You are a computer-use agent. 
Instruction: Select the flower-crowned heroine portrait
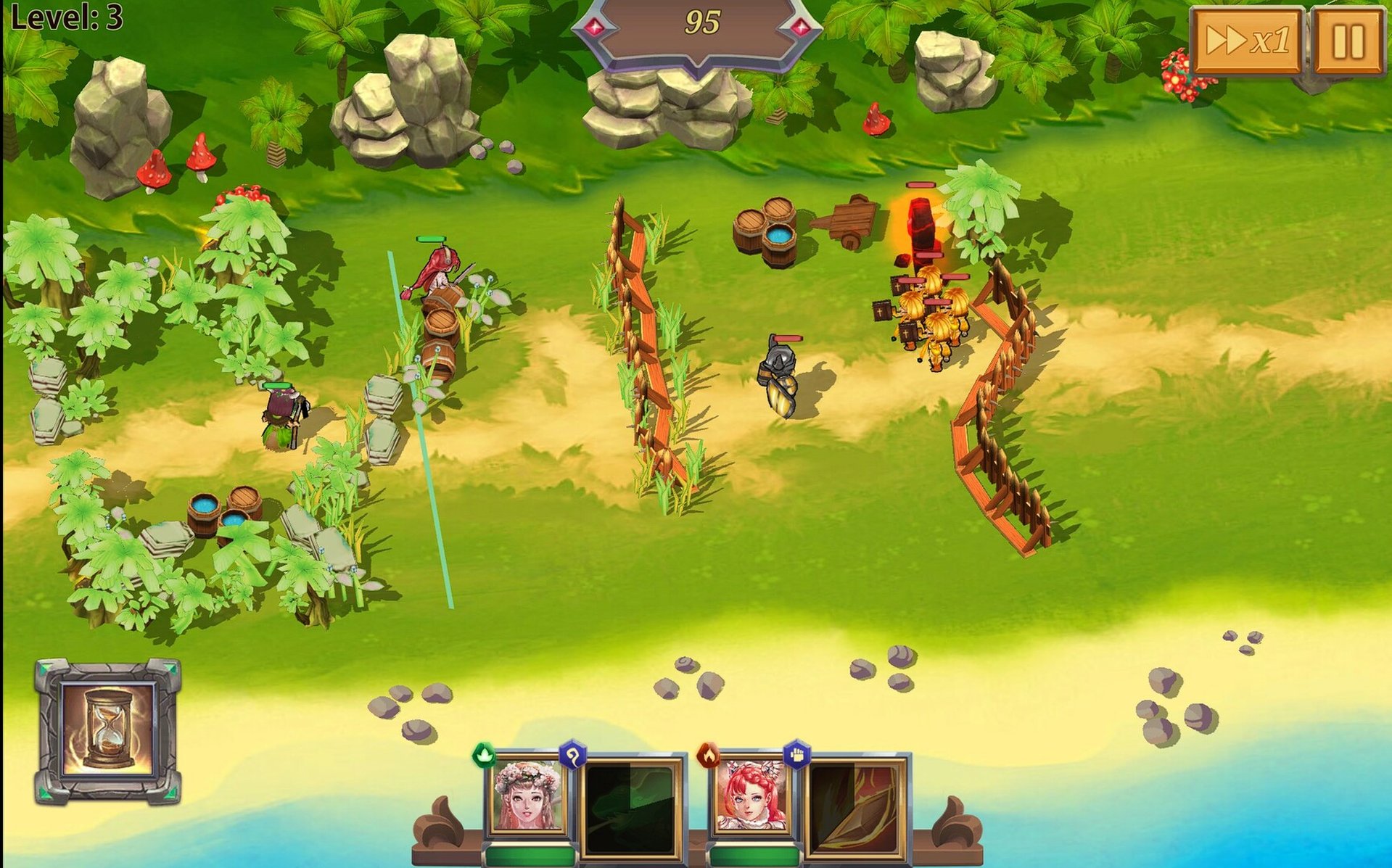pos(527,795)
